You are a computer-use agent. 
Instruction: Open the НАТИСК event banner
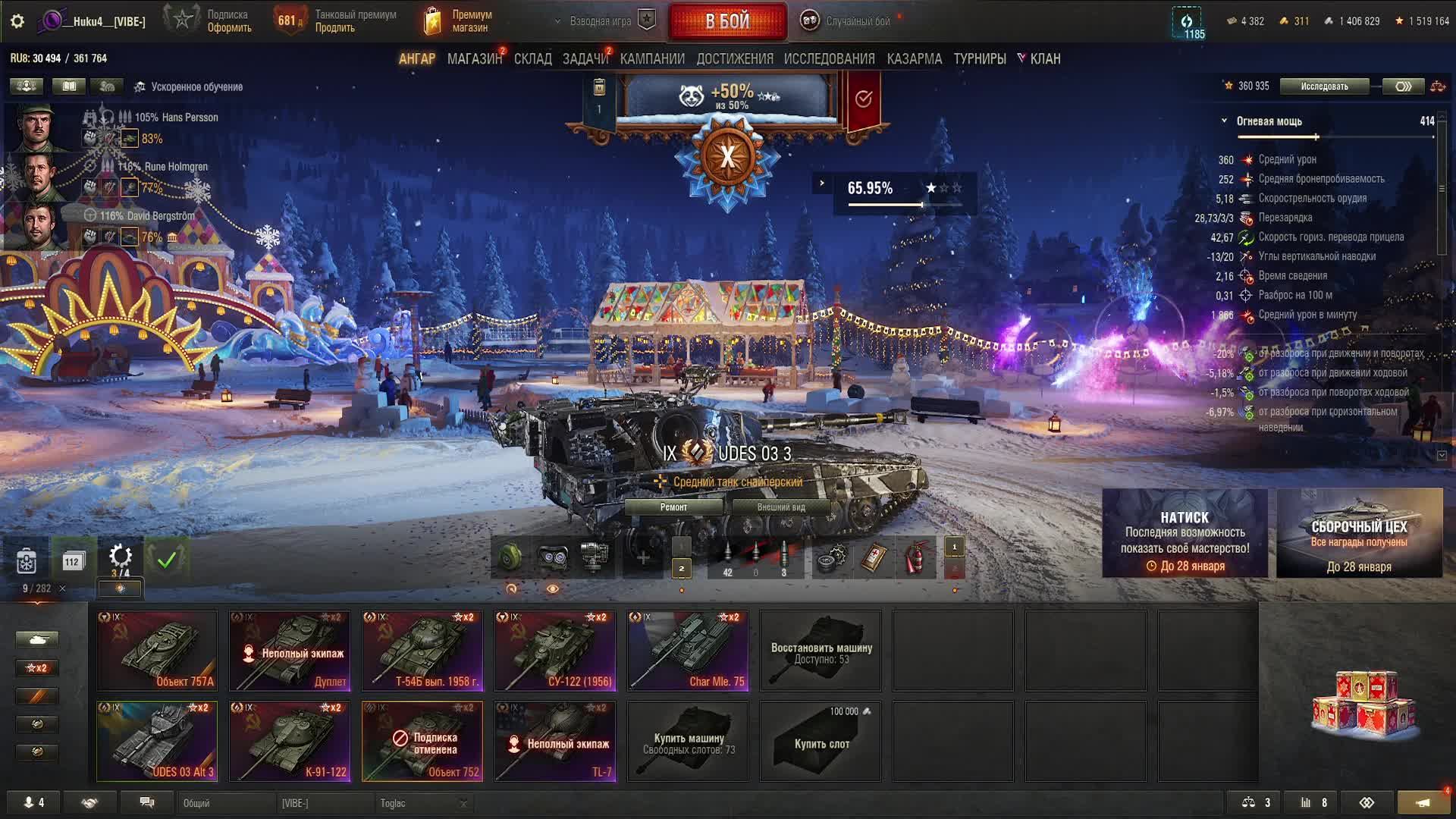1185,533
